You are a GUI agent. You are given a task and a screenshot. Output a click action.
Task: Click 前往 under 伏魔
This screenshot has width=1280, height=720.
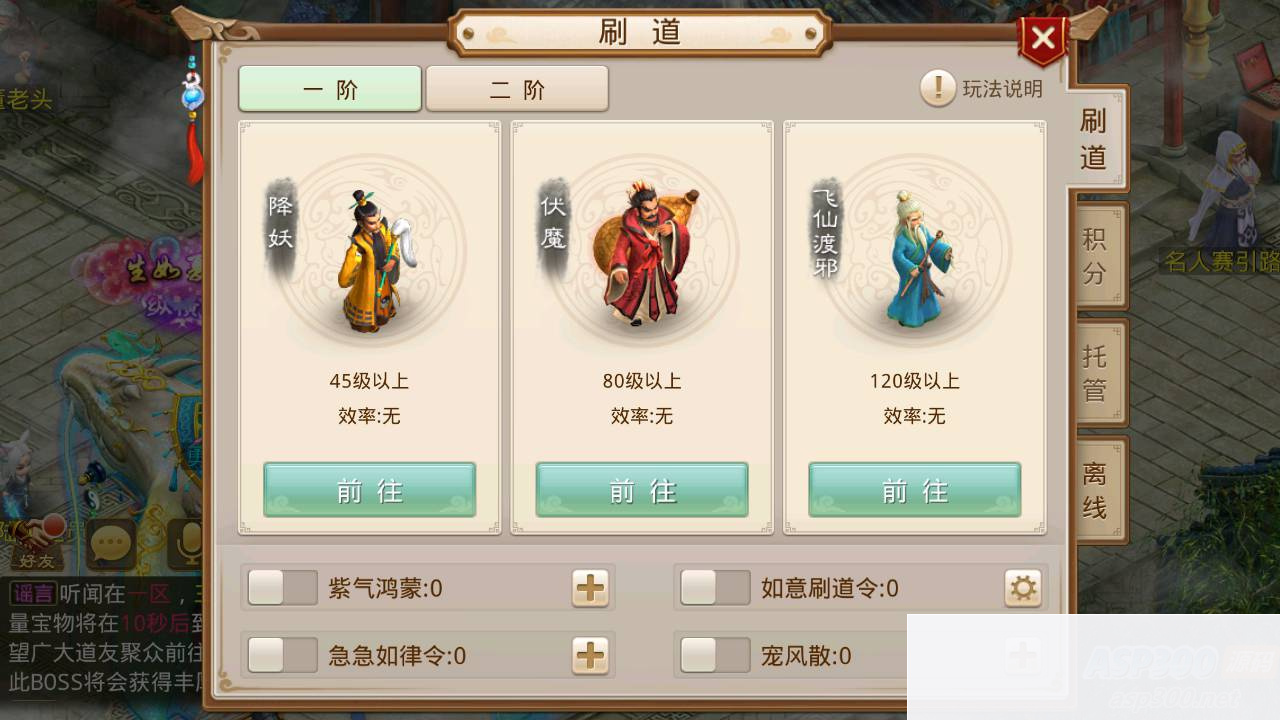click(641, 490)
